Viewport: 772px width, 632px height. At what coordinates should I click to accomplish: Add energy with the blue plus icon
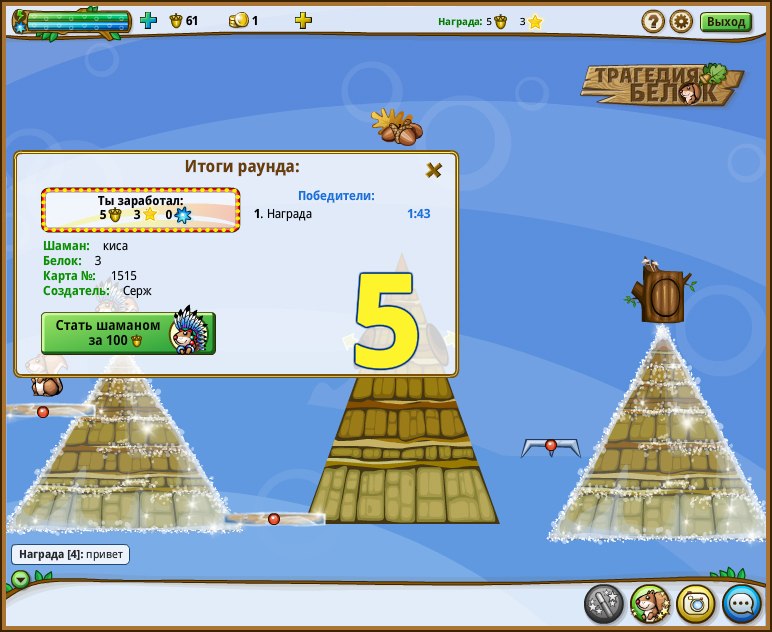(x=149, y=20)
